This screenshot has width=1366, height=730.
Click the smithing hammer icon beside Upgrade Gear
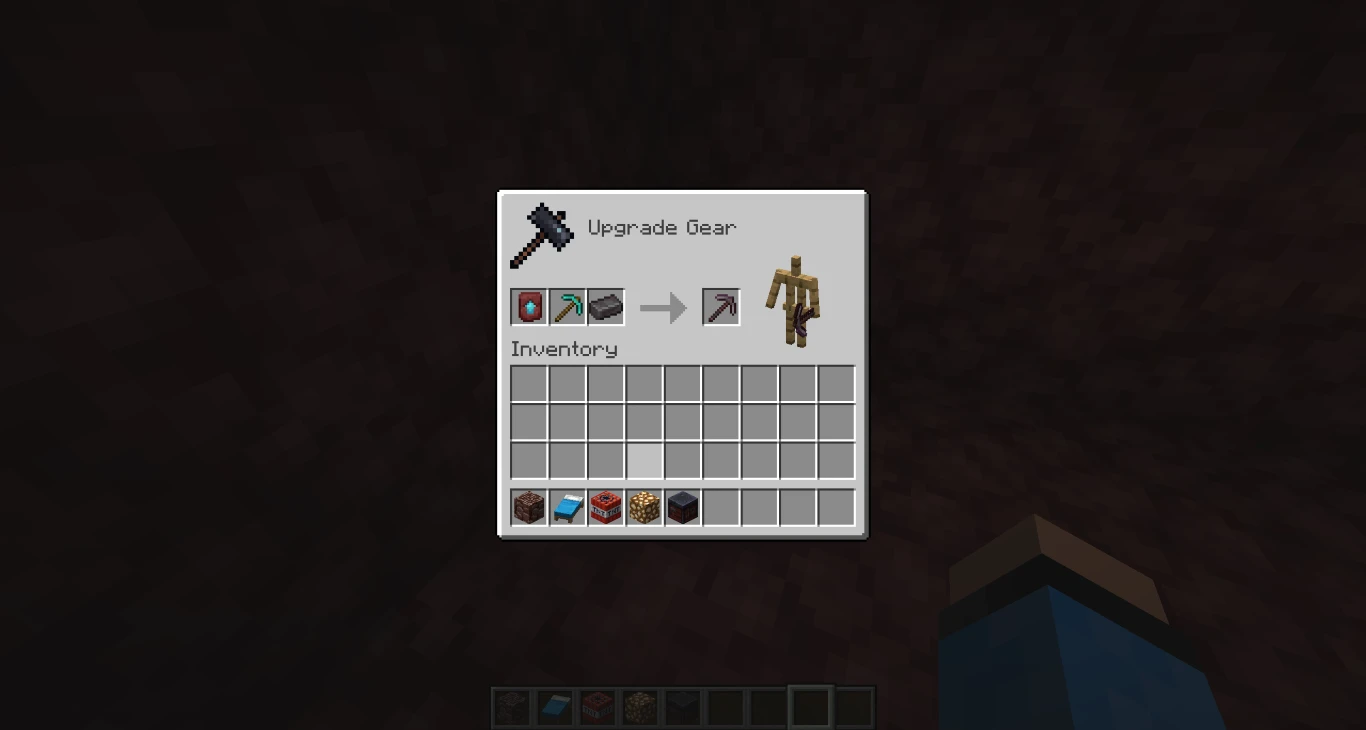point(543,233)
